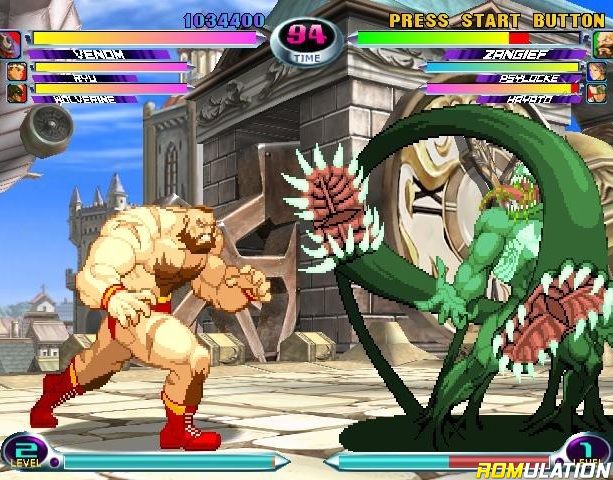This screenshot has height=480, width=613.
Task: Choose the Hayato partner portrait
Action: 599,92
